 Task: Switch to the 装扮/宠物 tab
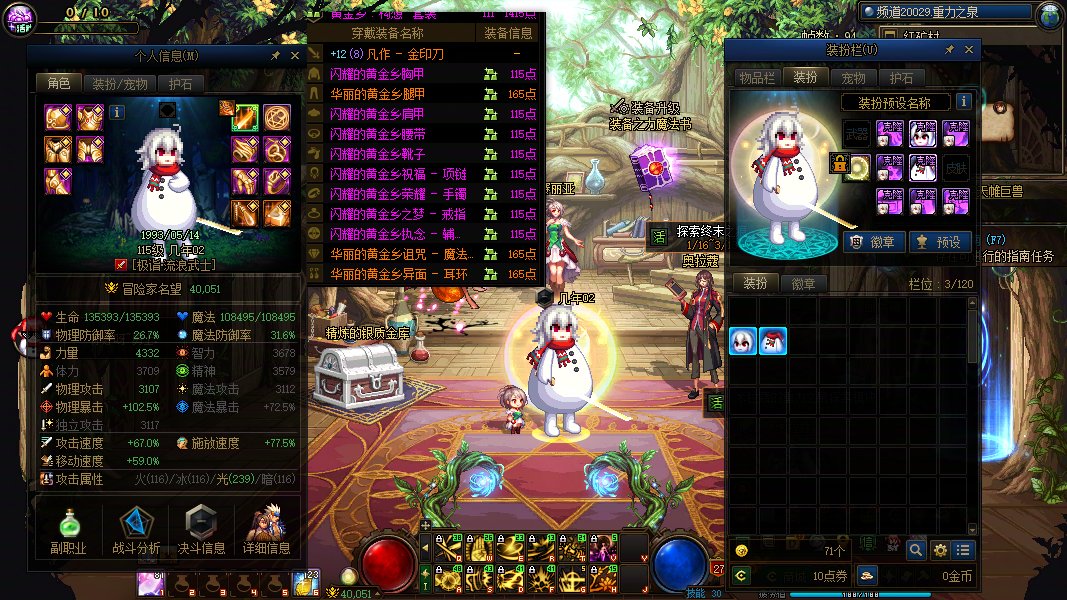pyautogui.click(x=120, y=84)
